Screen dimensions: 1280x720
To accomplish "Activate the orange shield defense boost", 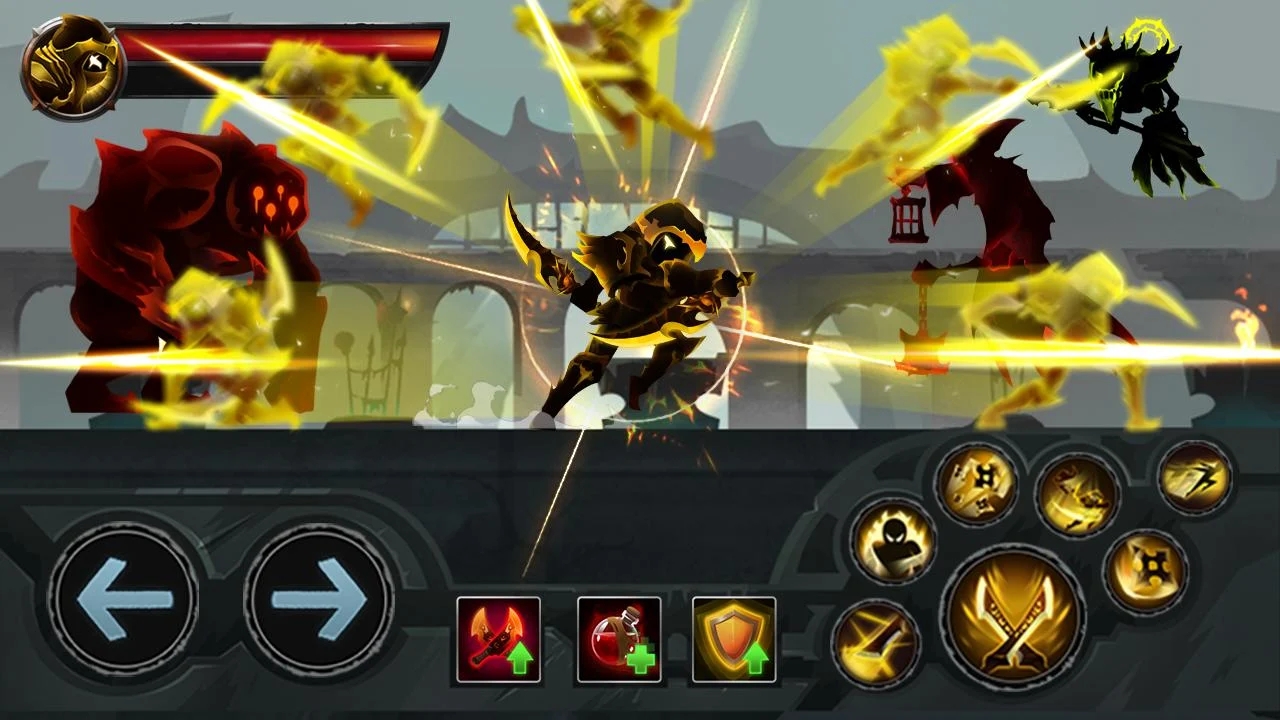I will 734,640.
